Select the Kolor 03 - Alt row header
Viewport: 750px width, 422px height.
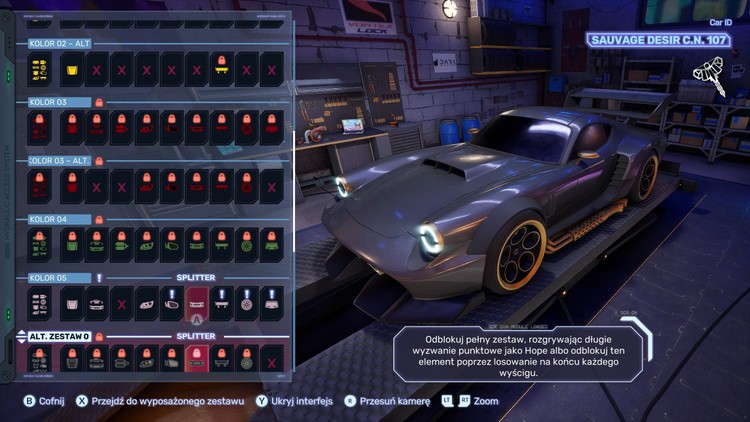pos(59,160)
